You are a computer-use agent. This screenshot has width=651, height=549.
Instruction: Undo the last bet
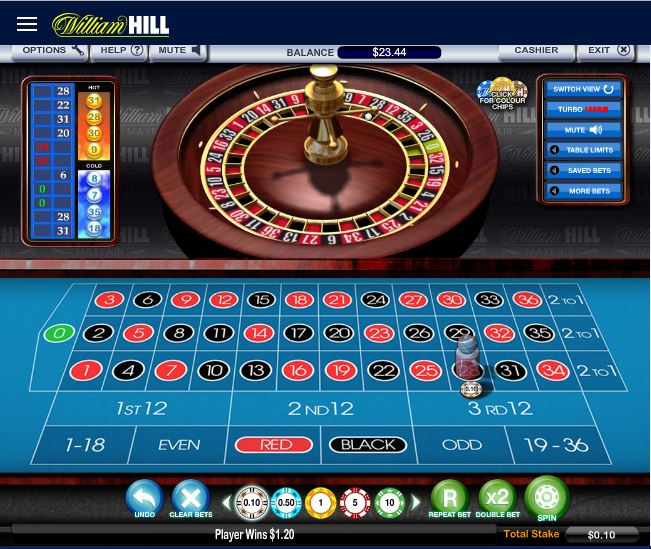[x=145, y=497]
